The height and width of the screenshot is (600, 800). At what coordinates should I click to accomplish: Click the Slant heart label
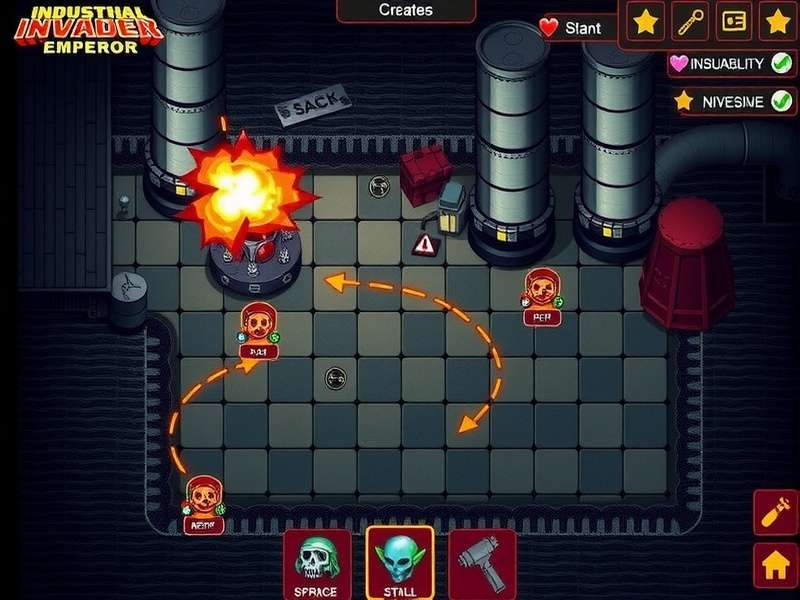click(x=573, y=28)
